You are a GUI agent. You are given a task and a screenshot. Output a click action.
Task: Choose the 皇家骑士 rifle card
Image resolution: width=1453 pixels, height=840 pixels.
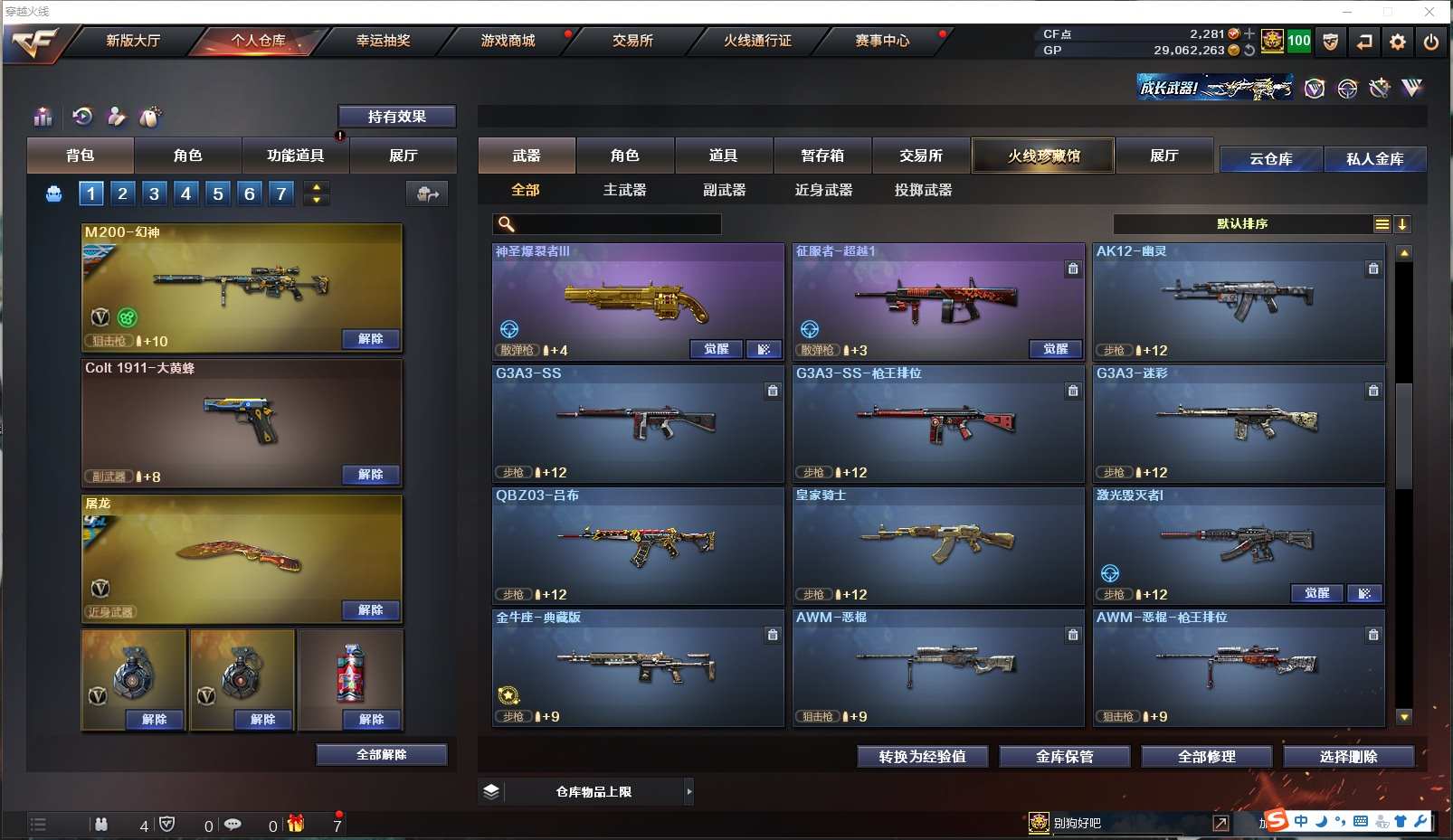coord(937,545)
